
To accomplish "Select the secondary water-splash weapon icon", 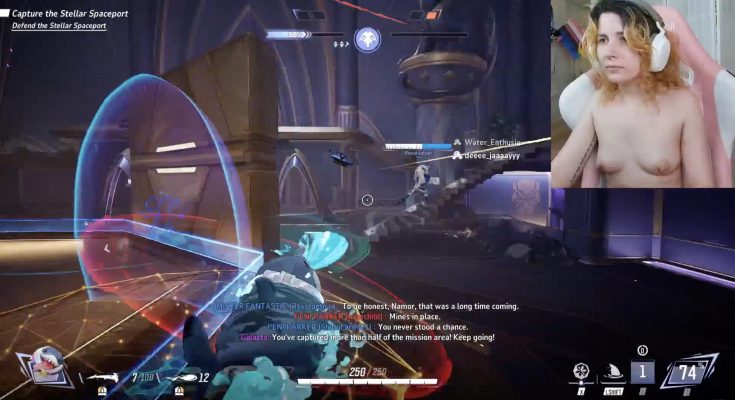I will pyautogui.click(x=181, y=377).
